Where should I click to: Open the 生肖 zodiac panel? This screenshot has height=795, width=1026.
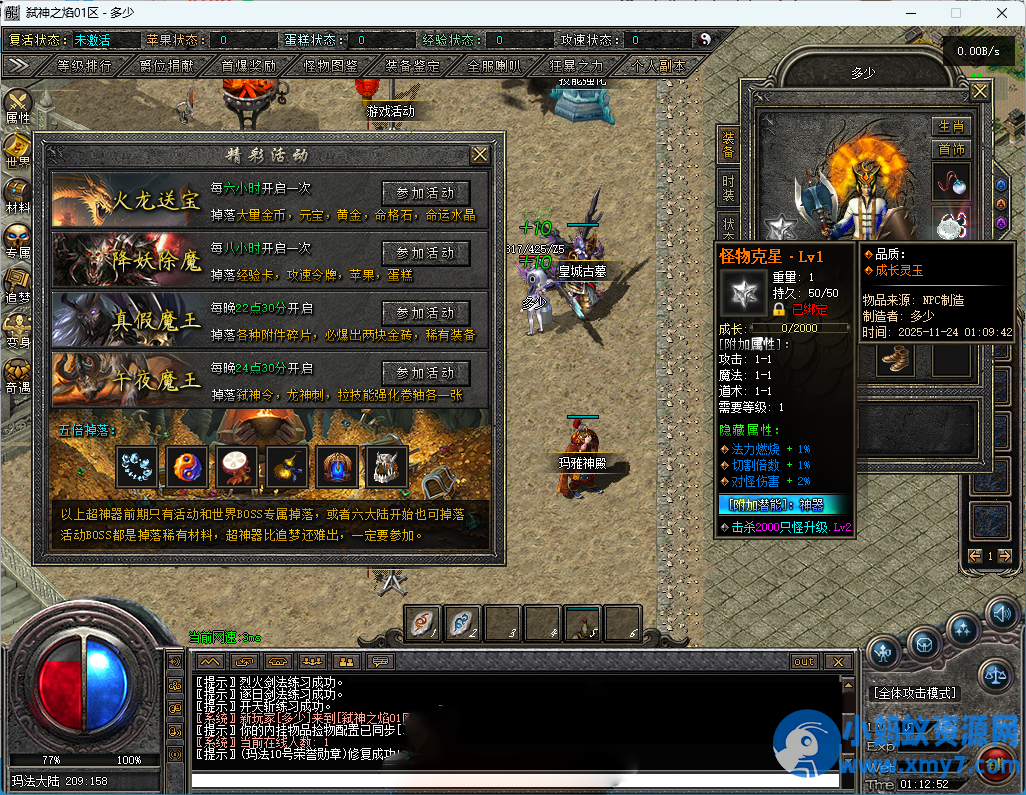951,127
